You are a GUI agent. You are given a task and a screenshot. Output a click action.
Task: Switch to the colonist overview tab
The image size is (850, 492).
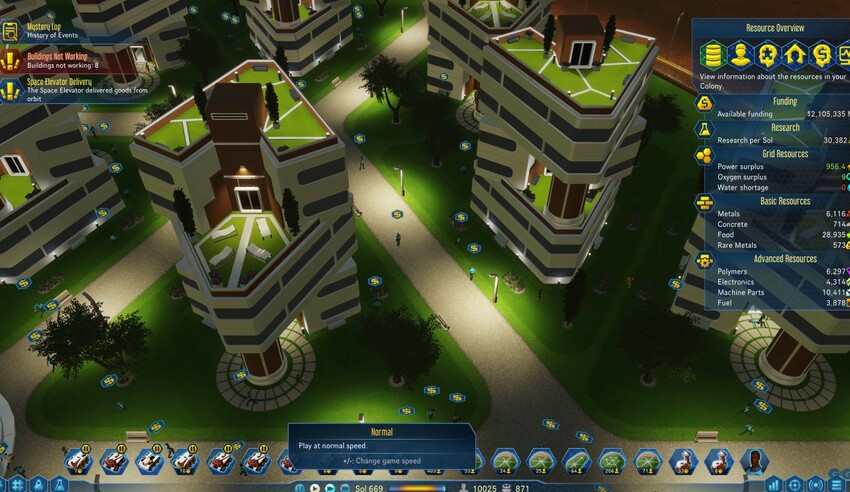pos(740,54)
